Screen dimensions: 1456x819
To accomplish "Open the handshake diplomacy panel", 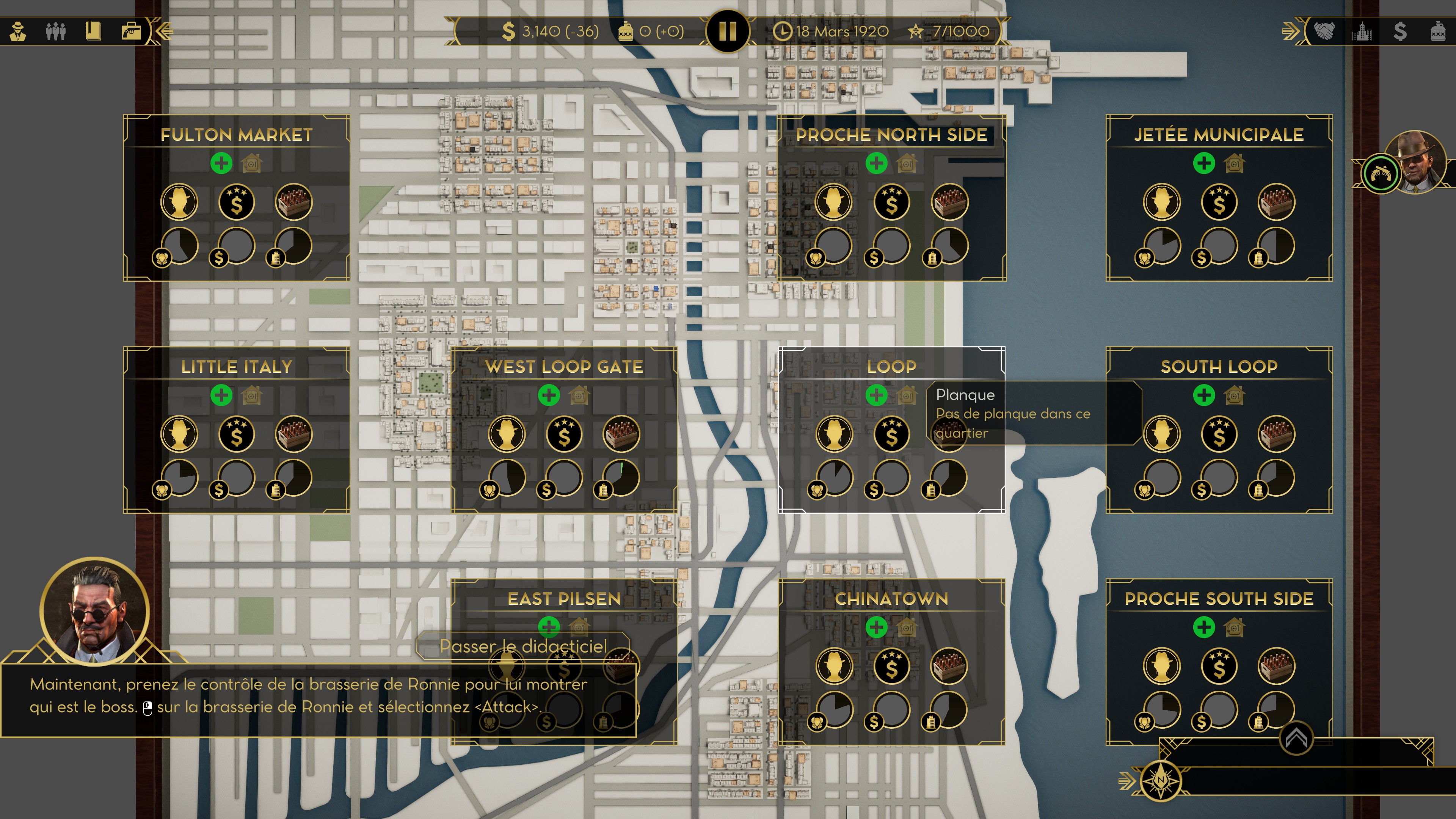I will (1324, 31).
